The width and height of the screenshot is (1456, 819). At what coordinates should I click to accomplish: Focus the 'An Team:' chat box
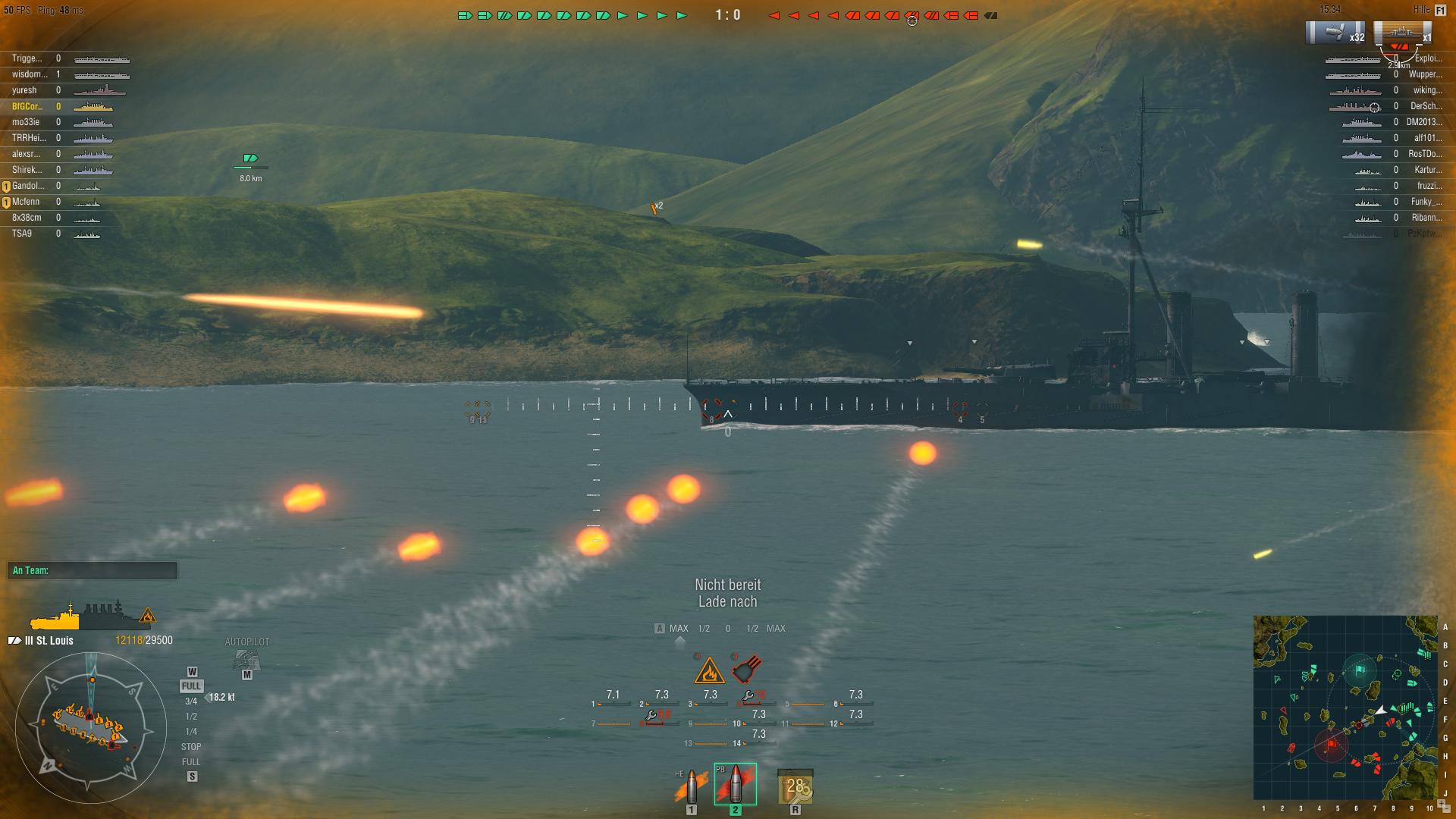(93, 570)
